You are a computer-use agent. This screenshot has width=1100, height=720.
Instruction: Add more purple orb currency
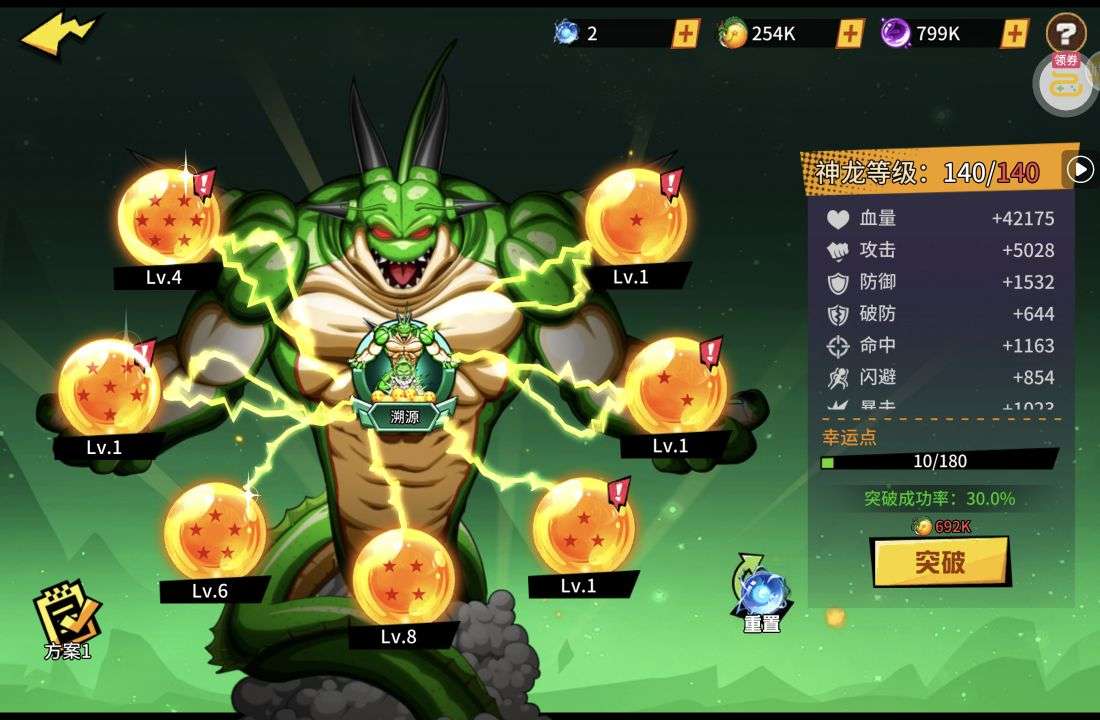(x=1014, y=33)
